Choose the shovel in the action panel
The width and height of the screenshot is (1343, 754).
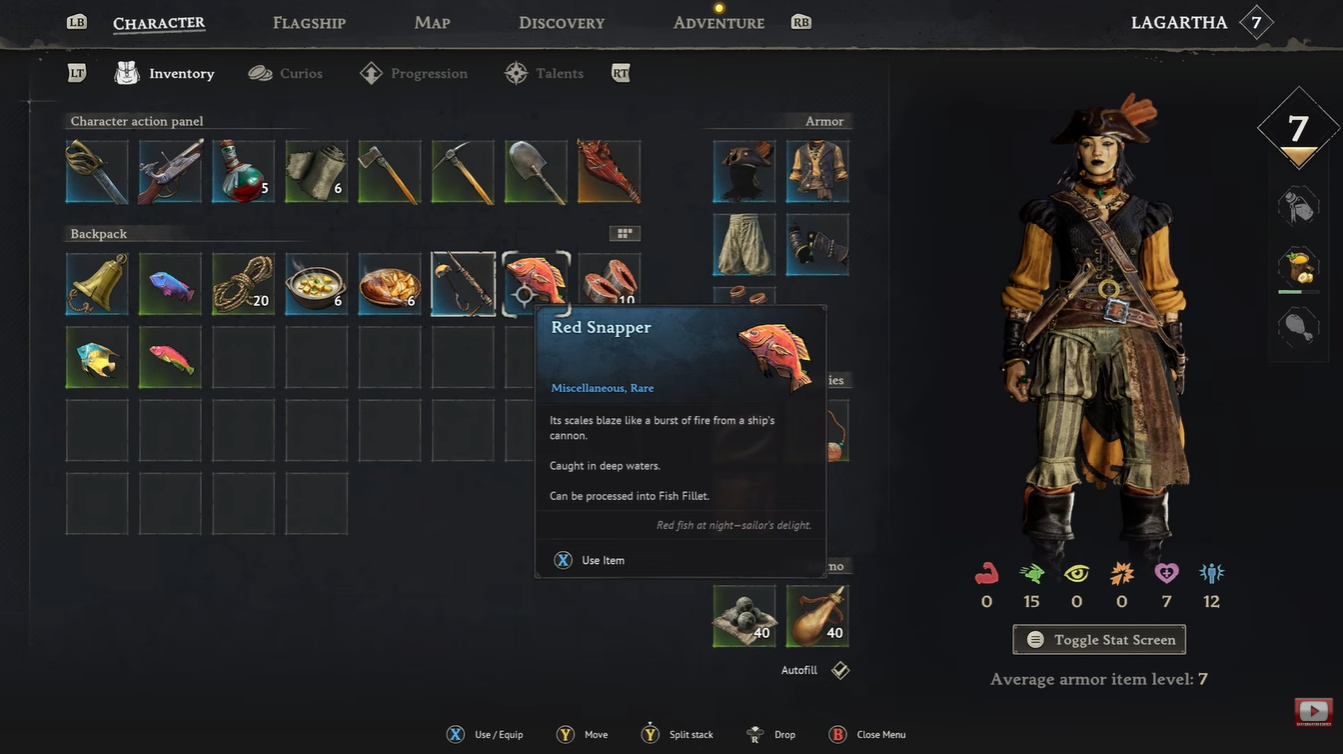pos(536,172)
